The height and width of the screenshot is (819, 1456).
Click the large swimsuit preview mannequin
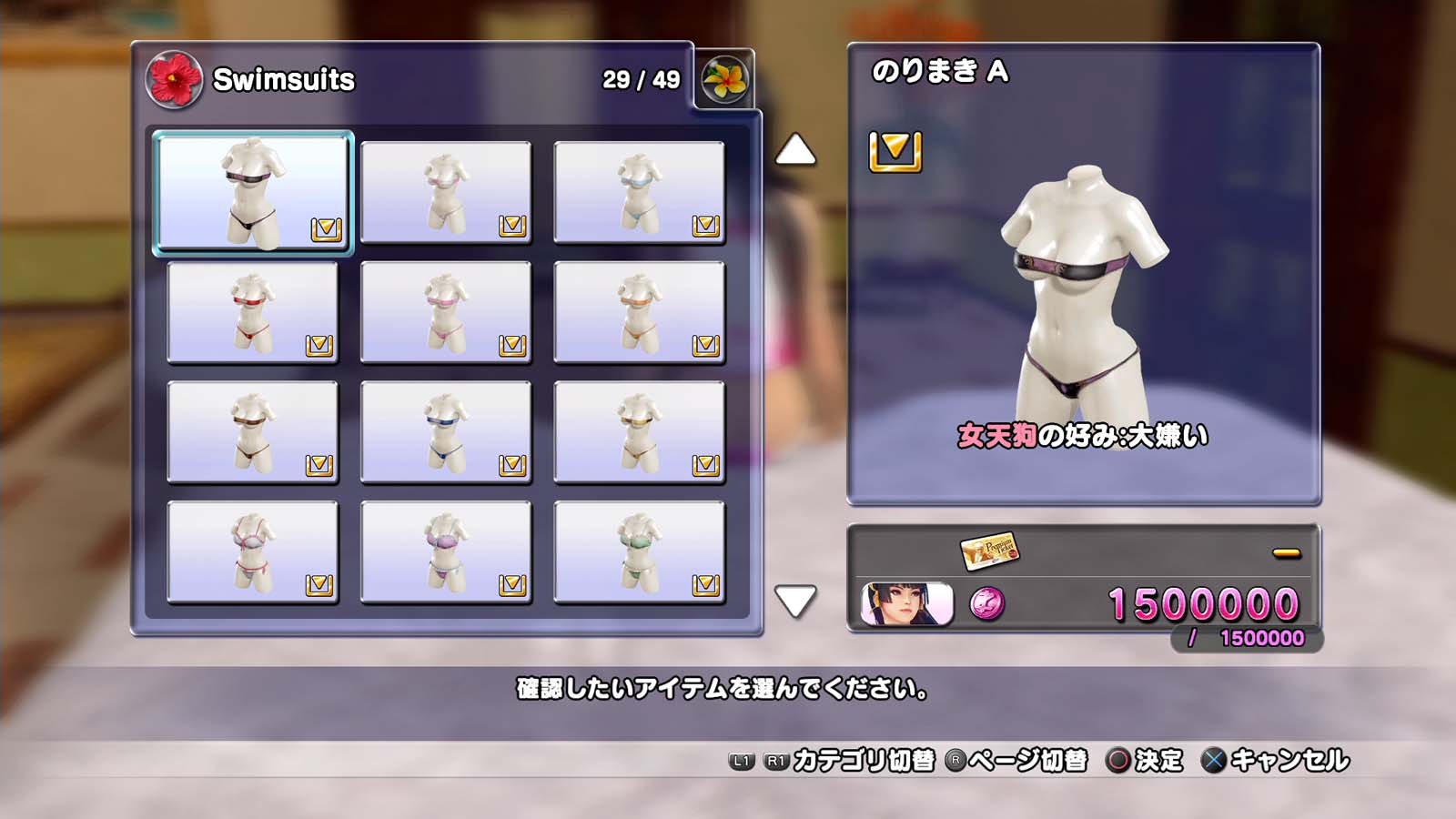1083,291
